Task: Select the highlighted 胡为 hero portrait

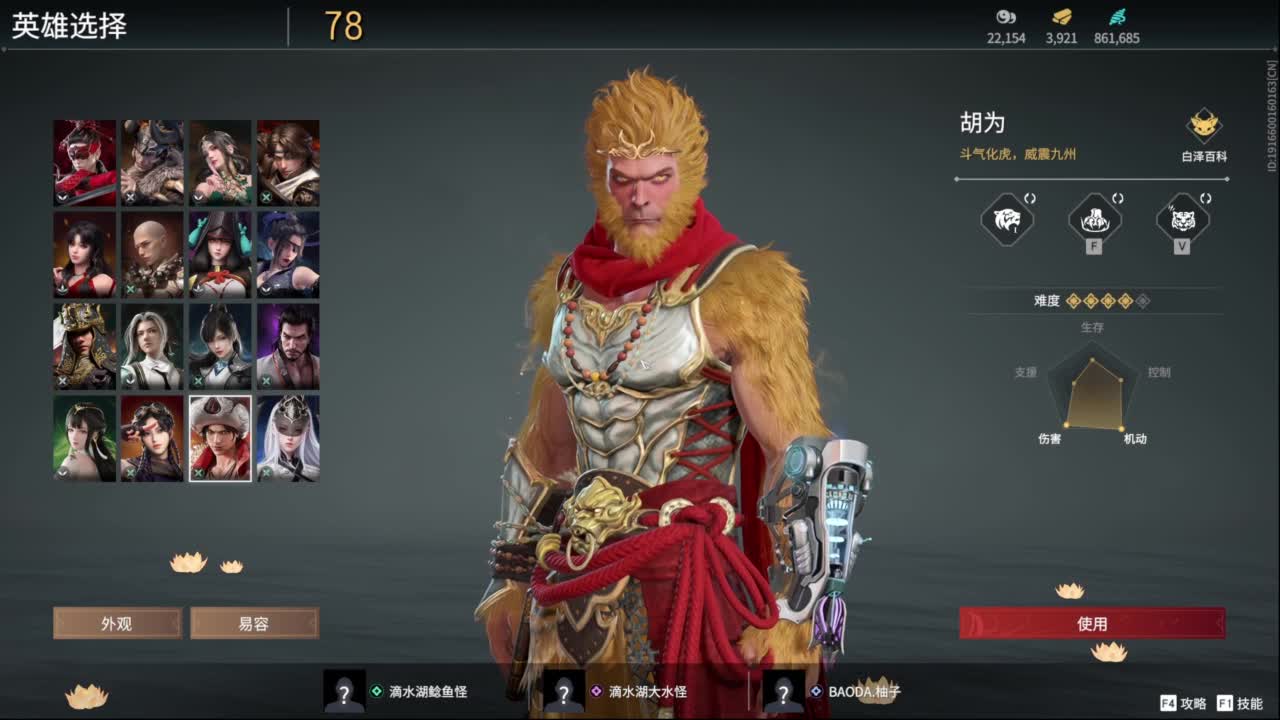Action: click(220, 438)
